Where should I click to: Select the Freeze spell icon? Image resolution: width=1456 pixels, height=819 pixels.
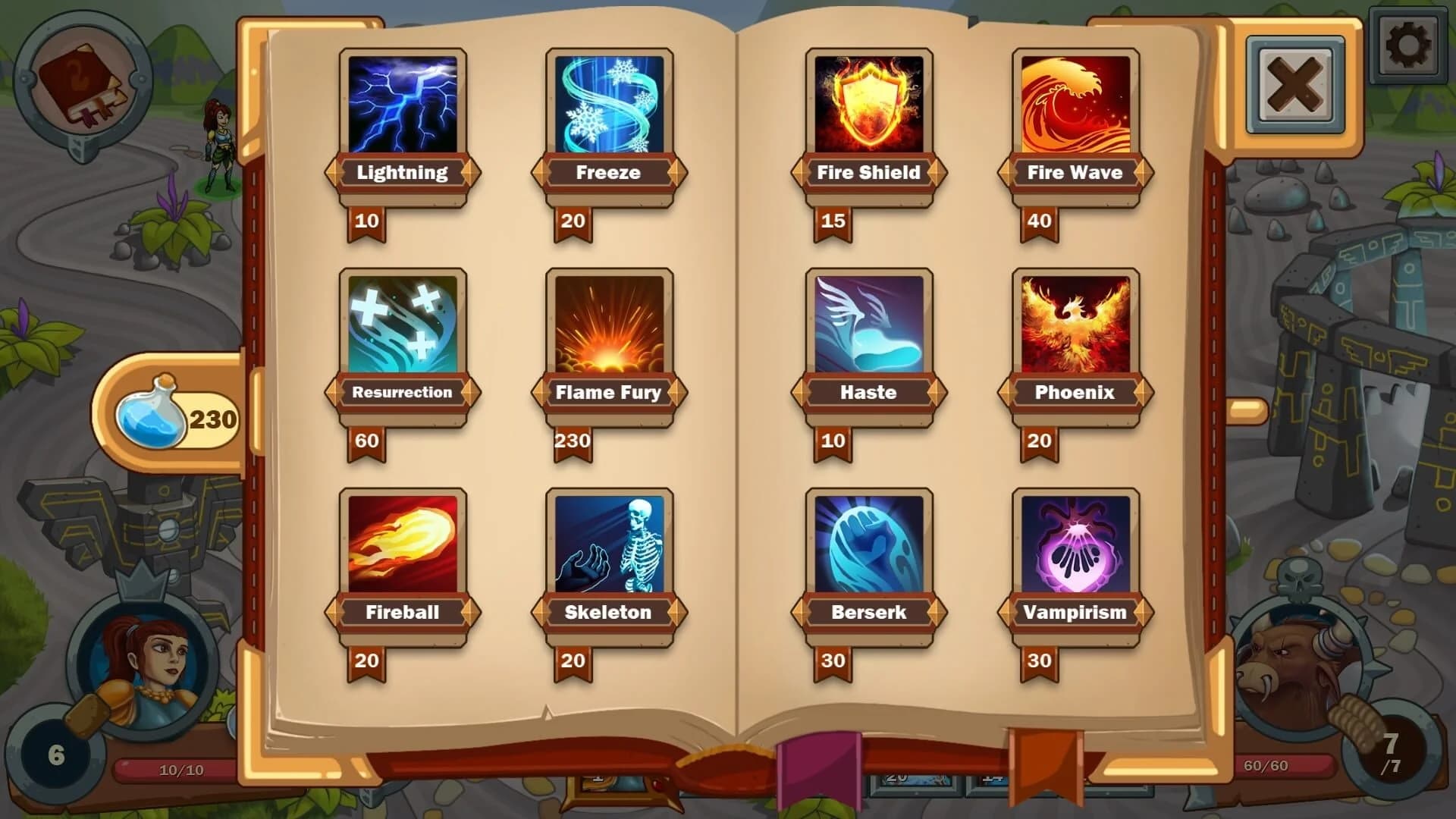pyautogui.click(x=607, y=102)
